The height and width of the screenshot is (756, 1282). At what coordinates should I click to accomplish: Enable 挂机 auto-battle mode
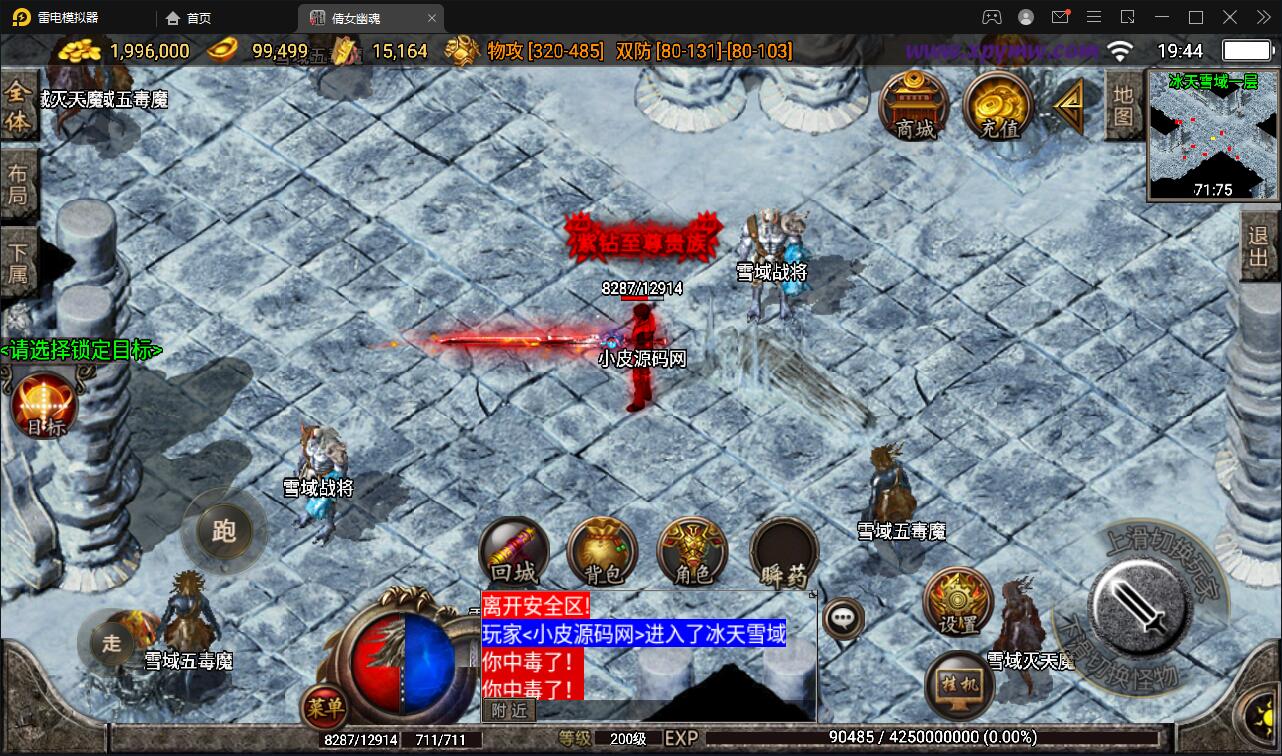pos(957,683)
